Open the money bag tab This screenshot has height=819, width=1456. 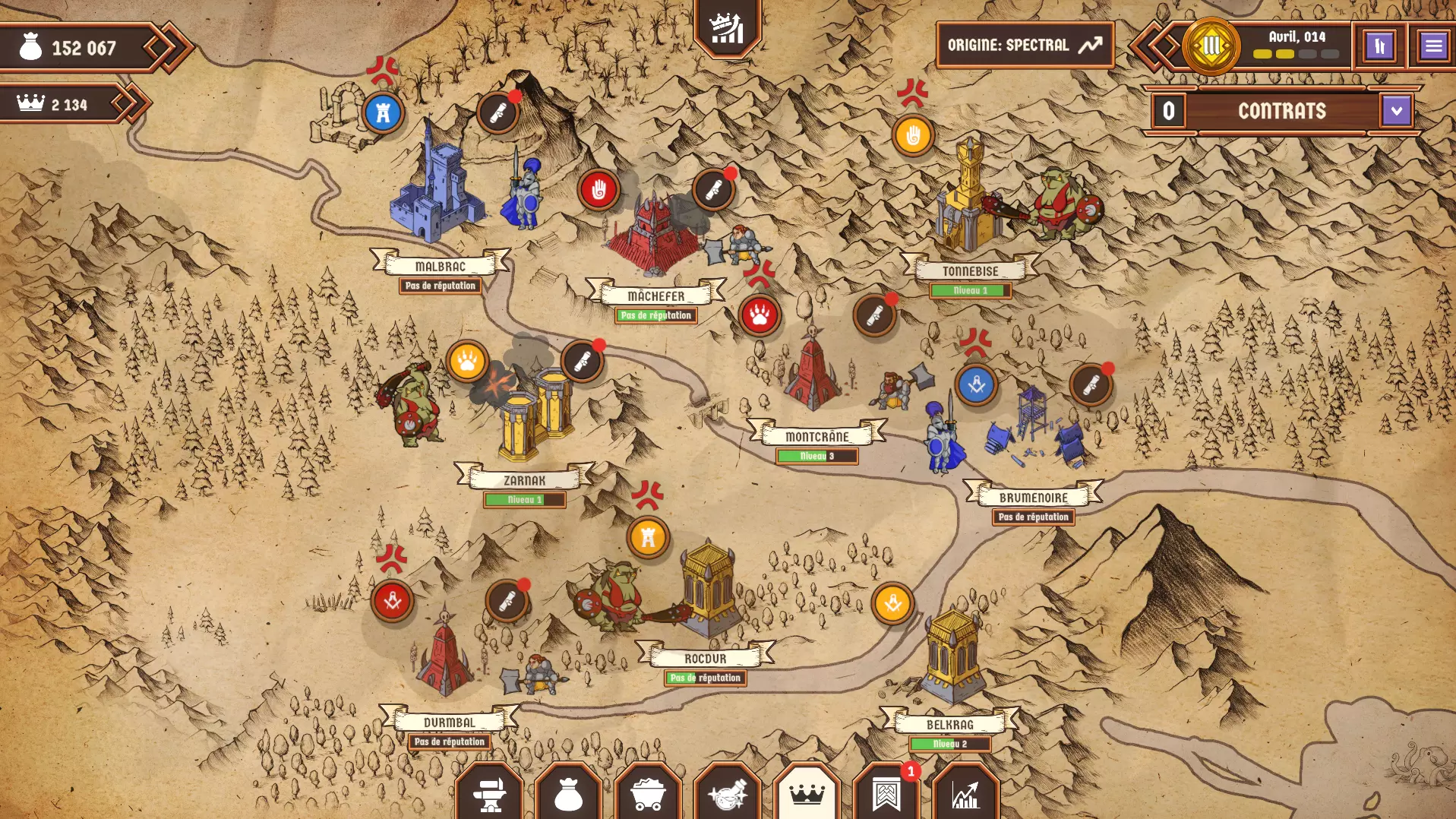(568, 794)
